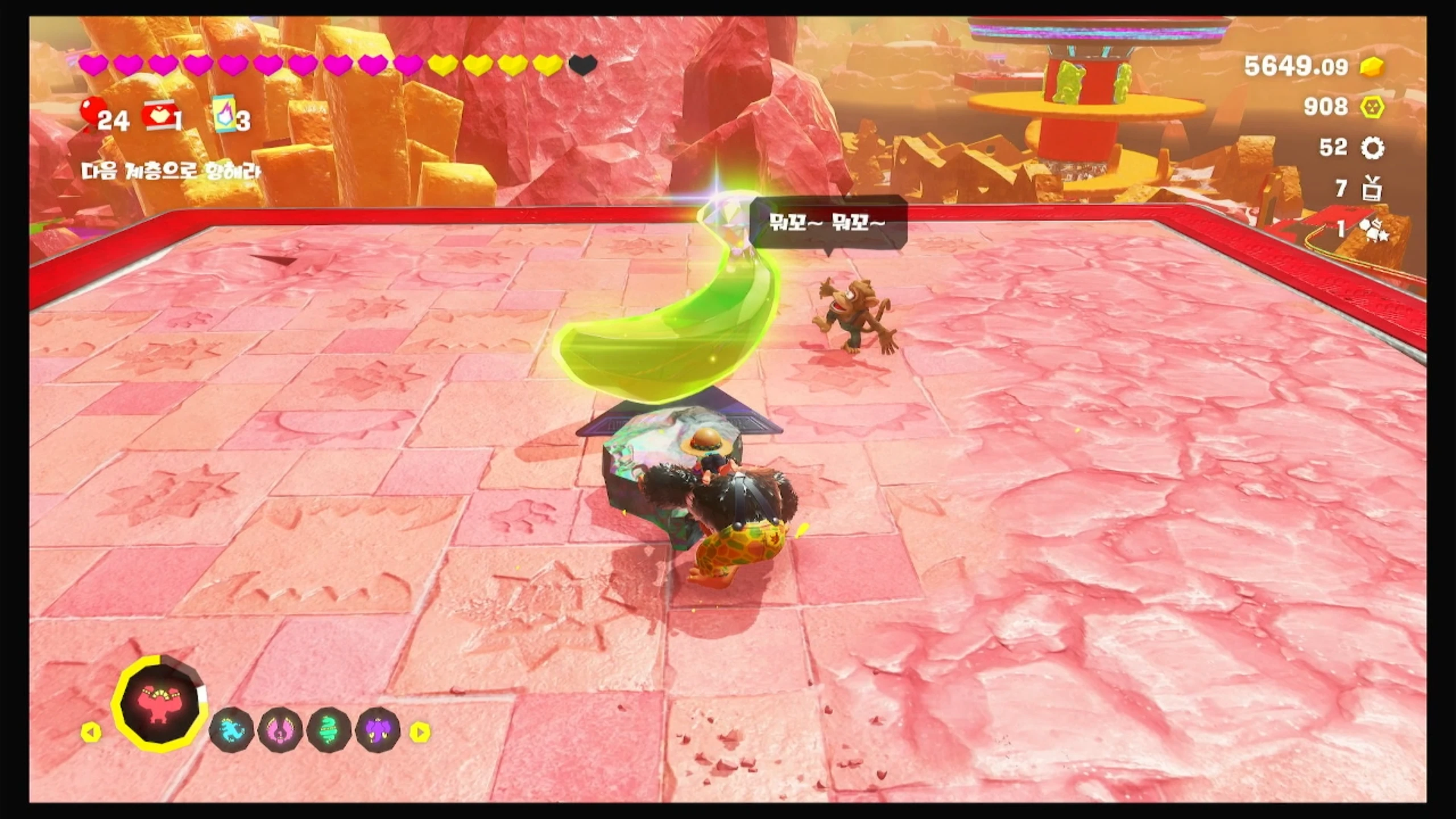The height and width of the screenshot is (819, 1456).
Task: Choose the pink Ostrich Bananza icon
Action: pyautogui.click(x=280, y=730)
